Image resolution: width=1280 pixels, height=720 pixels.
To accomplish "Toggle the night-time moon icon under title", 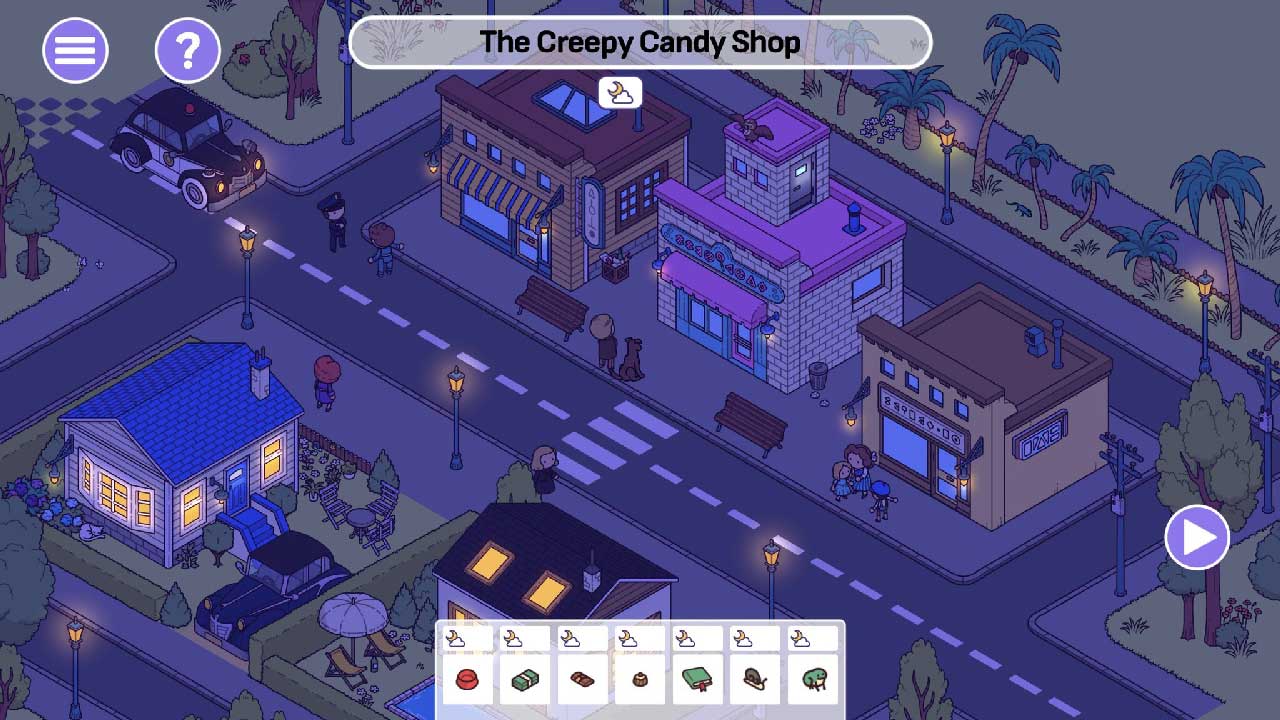I will 620,93.
